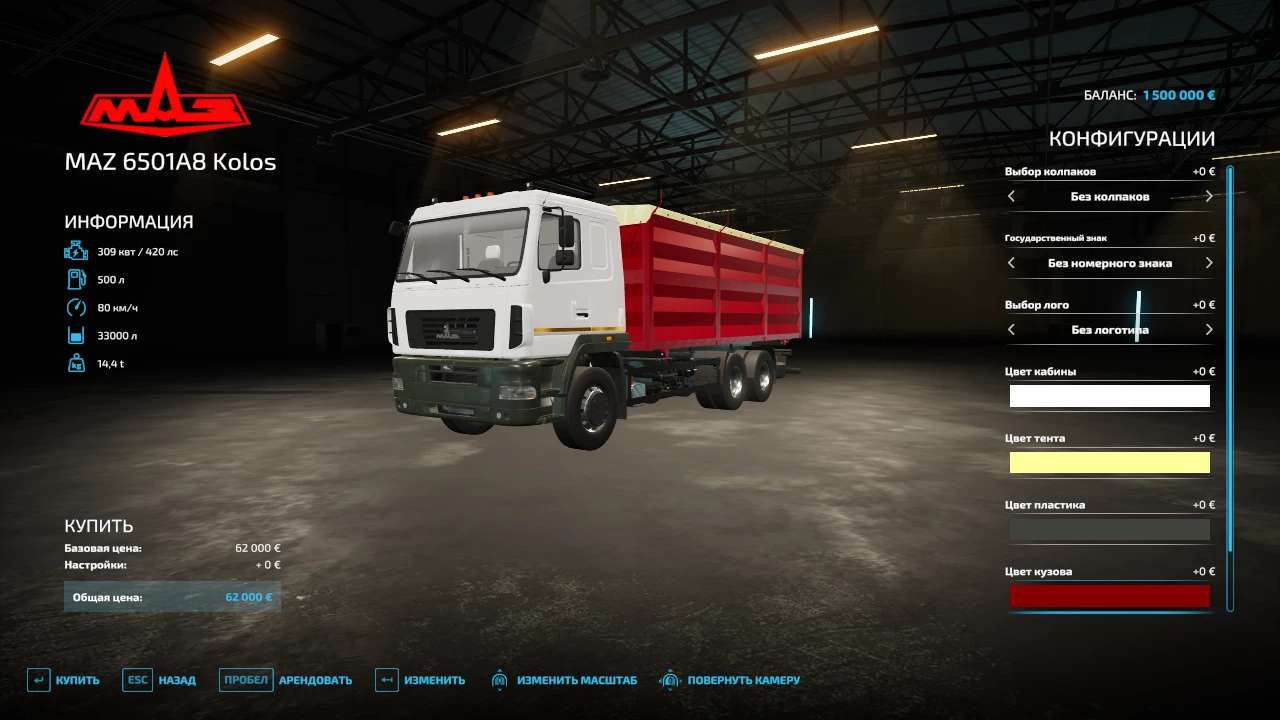1280x720 pixels.
Task: Click the ПРОБЕЛ key icon beside АРЕНДОВАТЬ
Action: pos(245,679)
